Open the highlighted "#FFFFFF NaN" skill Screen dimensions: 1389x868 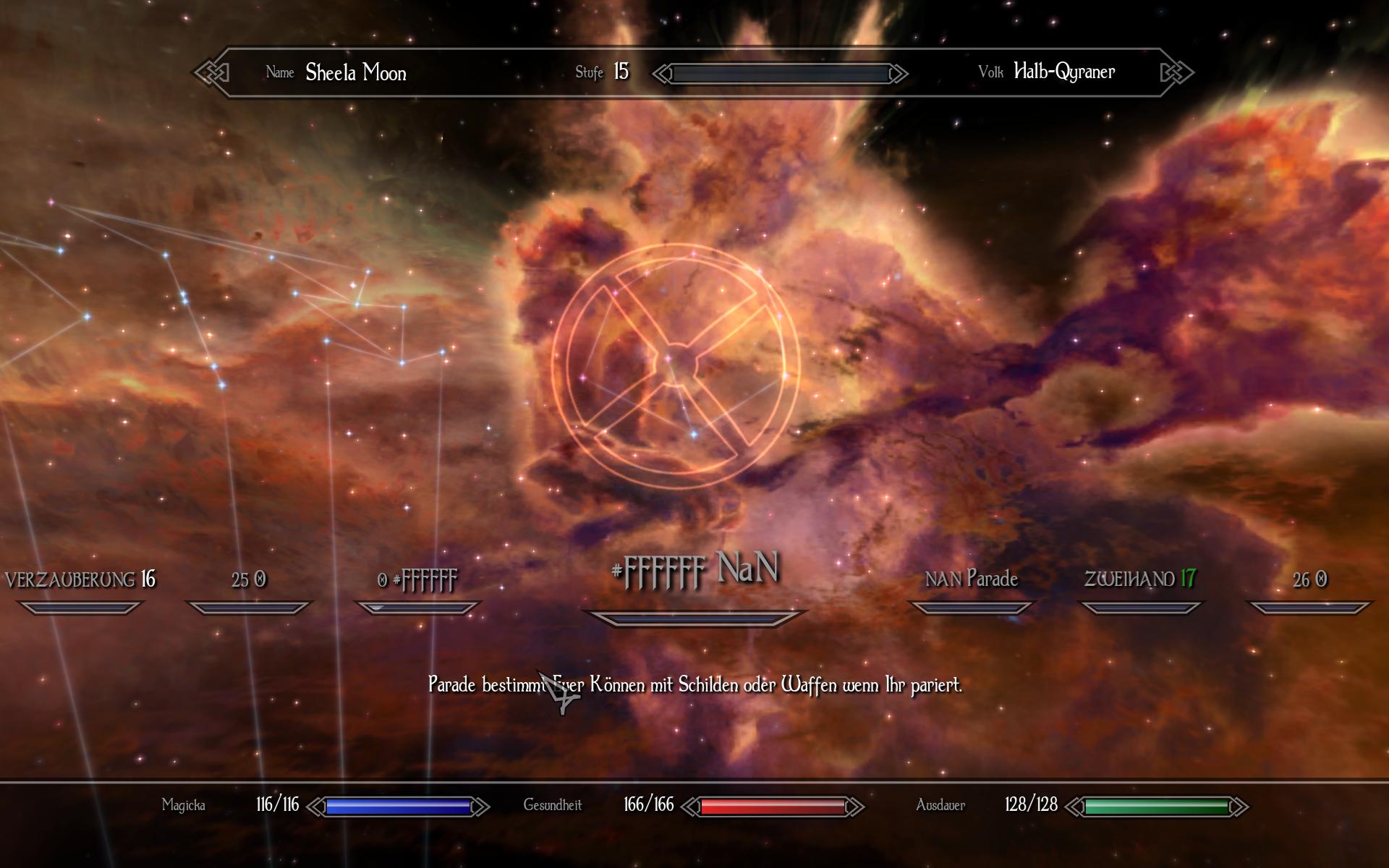(x=694, y=570)
